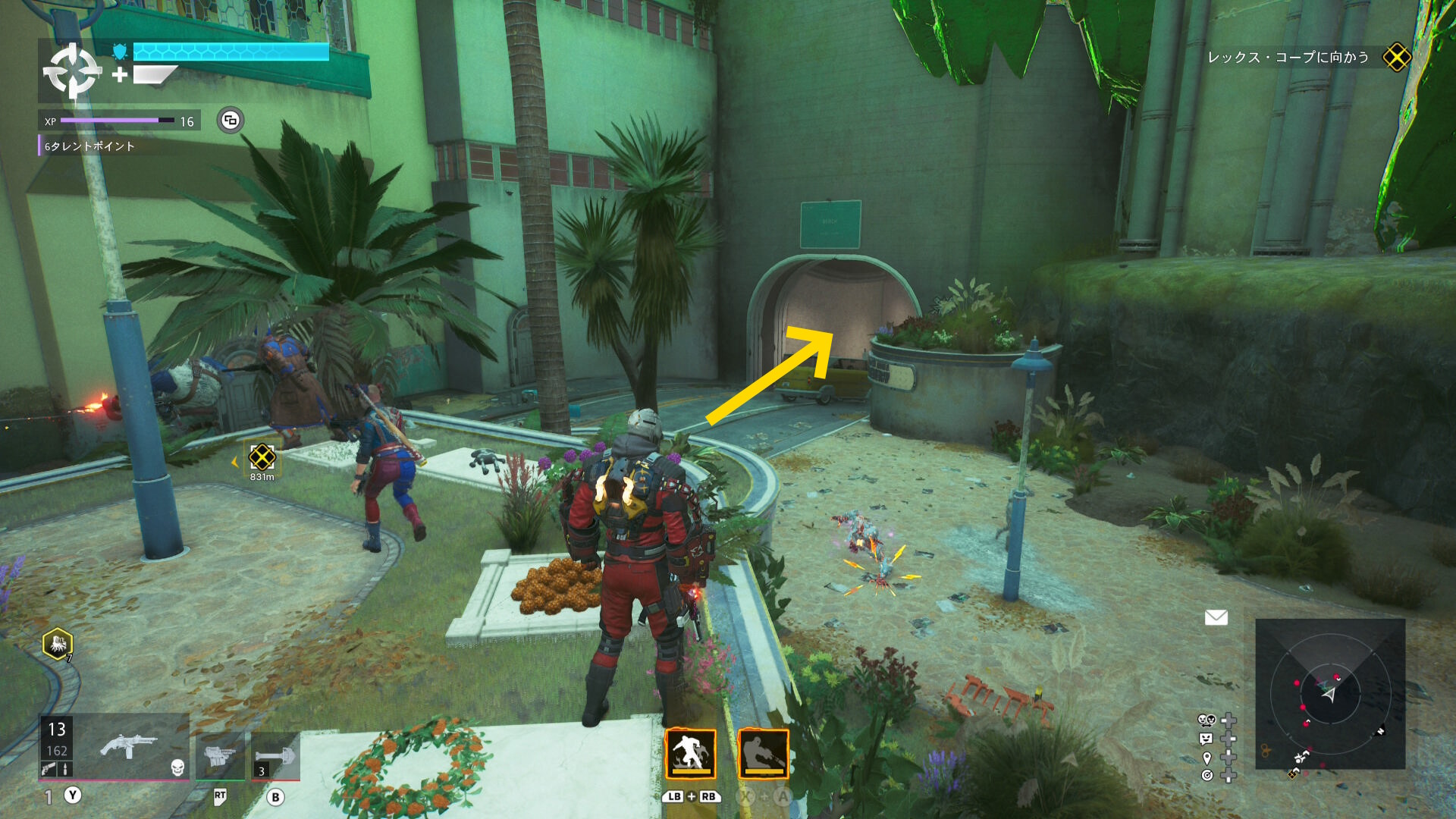Activate the flame jetpack slam ability

click(x=690, y=754)
